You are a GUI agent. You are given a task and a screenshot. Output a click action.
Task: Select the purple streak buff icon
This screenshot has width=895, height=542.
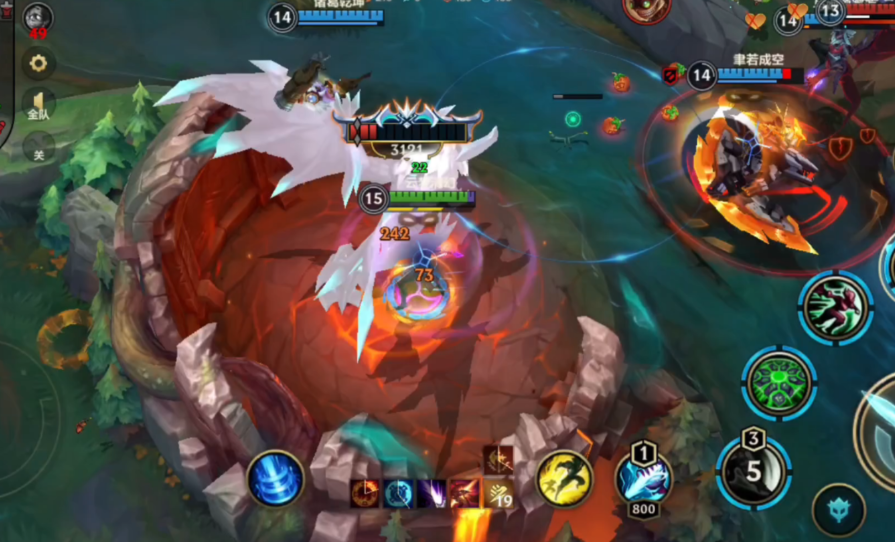pos(432,493)
